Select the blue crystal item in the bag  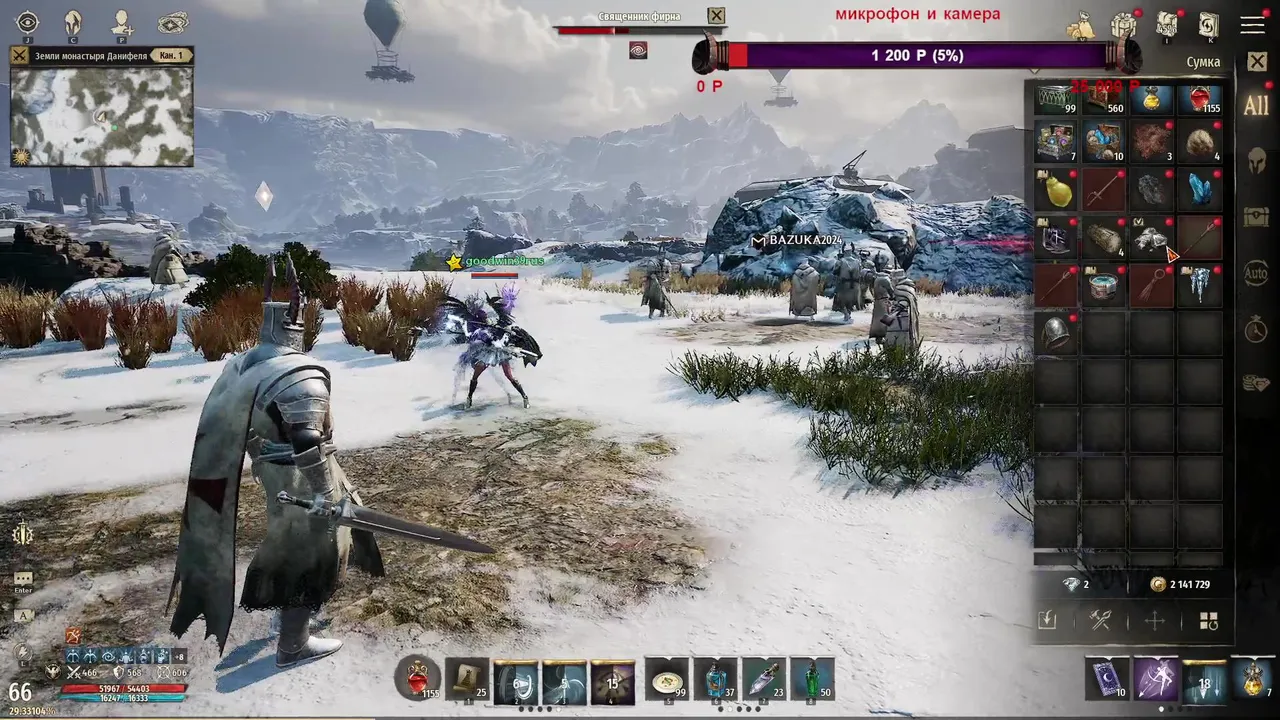tap(1200, 188)
